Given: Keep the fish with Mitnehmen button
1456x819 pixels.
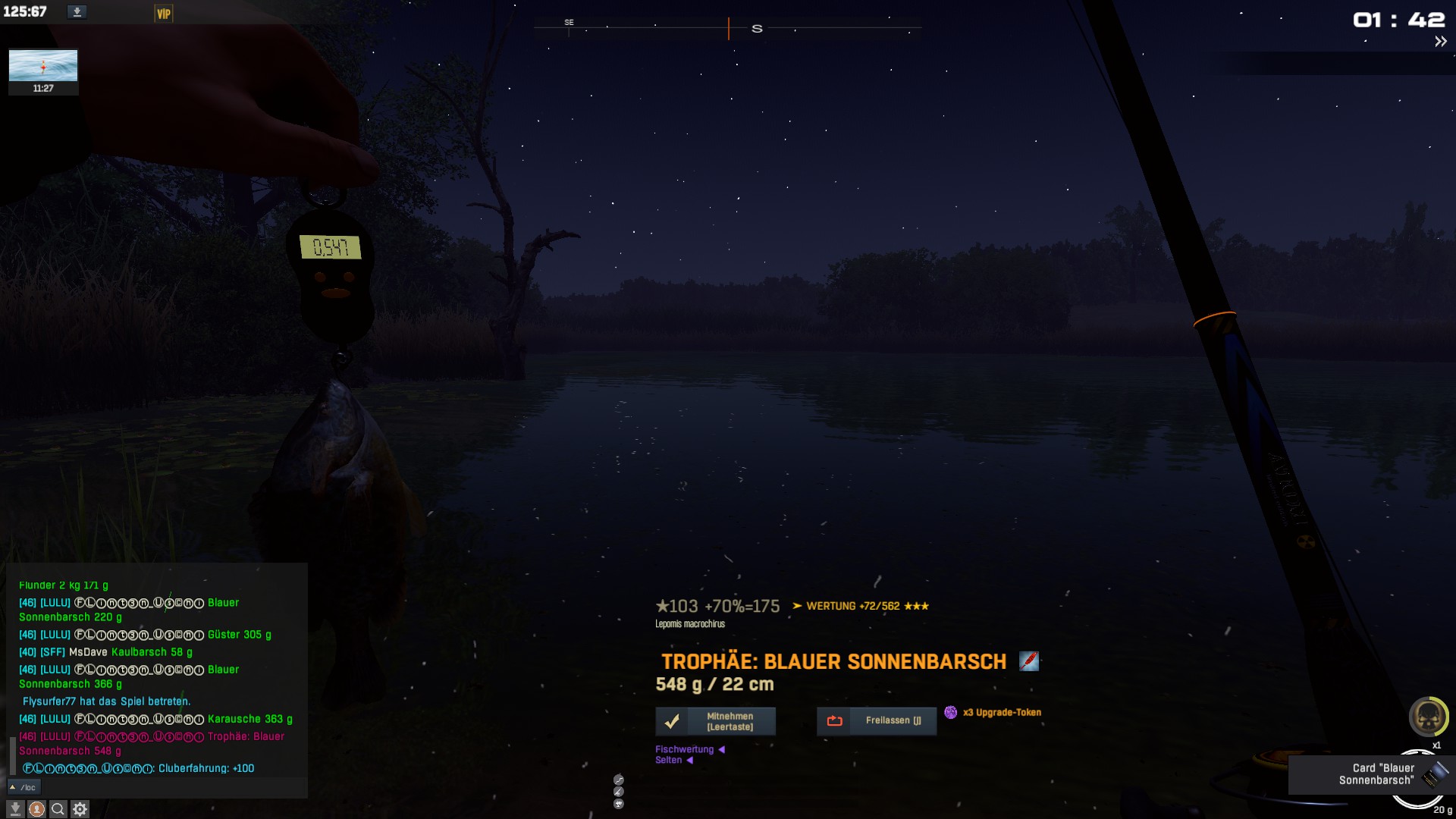Looking at the screenshot, I should 715,721.
